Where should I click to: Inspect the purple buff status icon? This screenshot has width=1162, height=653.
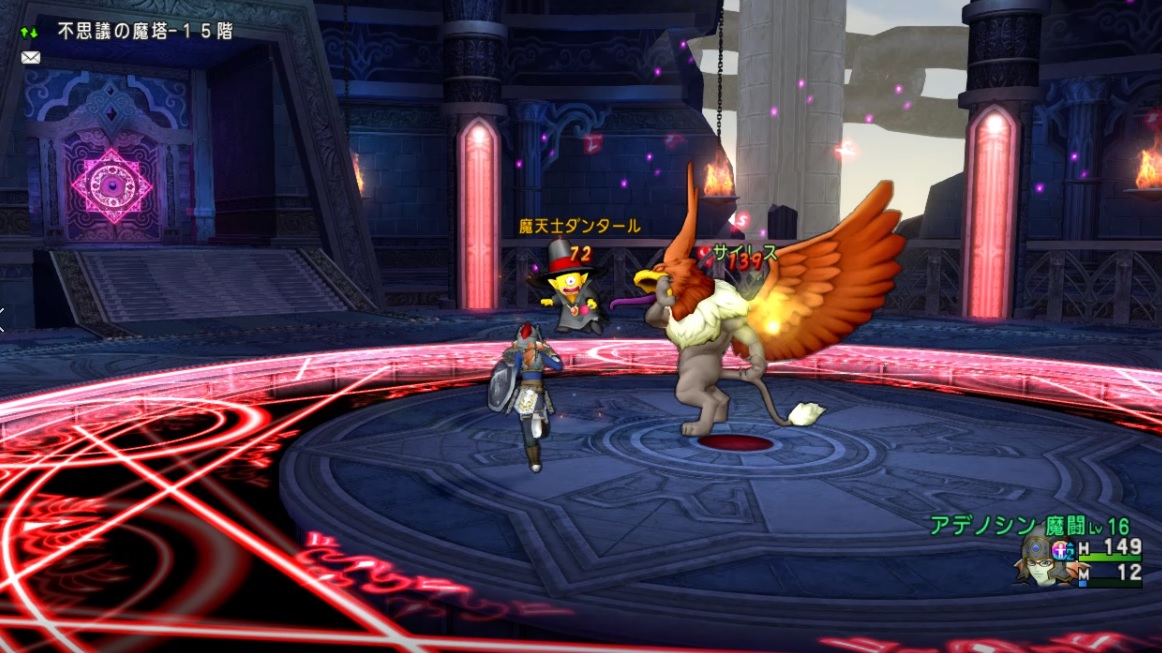click(x=1064, y=548)
